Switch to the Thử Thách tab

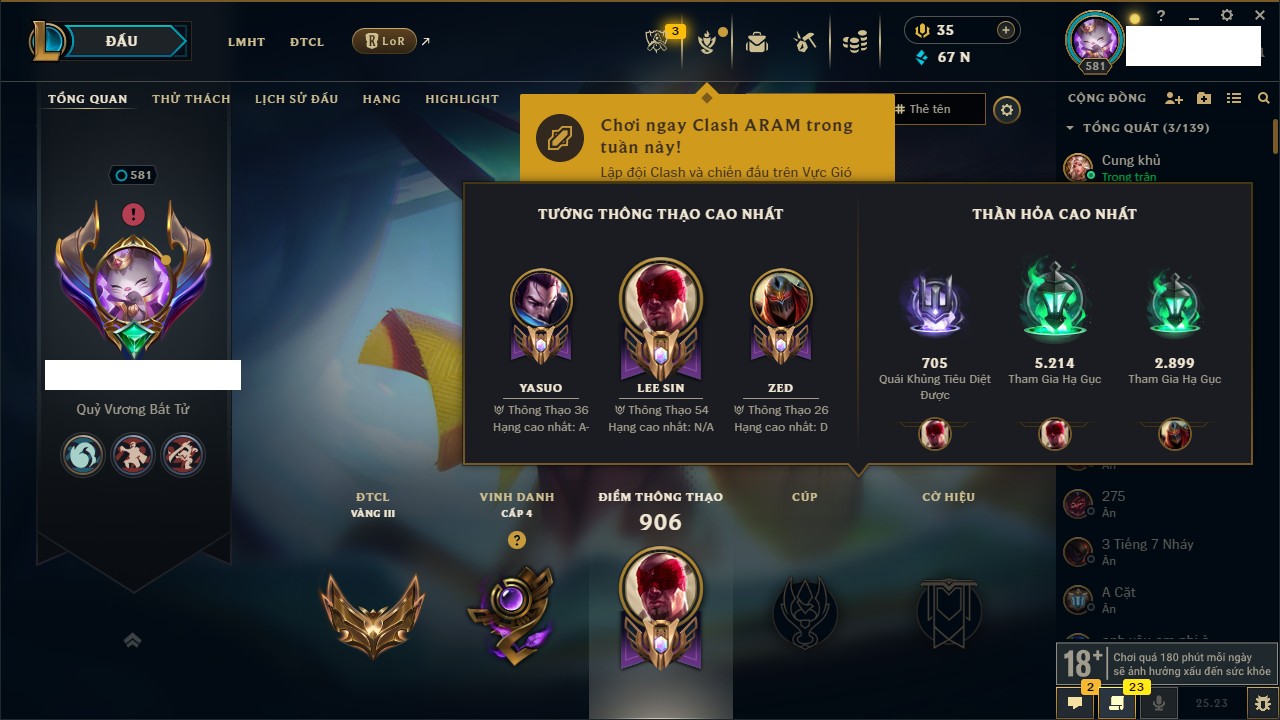[x=191, y=99]
